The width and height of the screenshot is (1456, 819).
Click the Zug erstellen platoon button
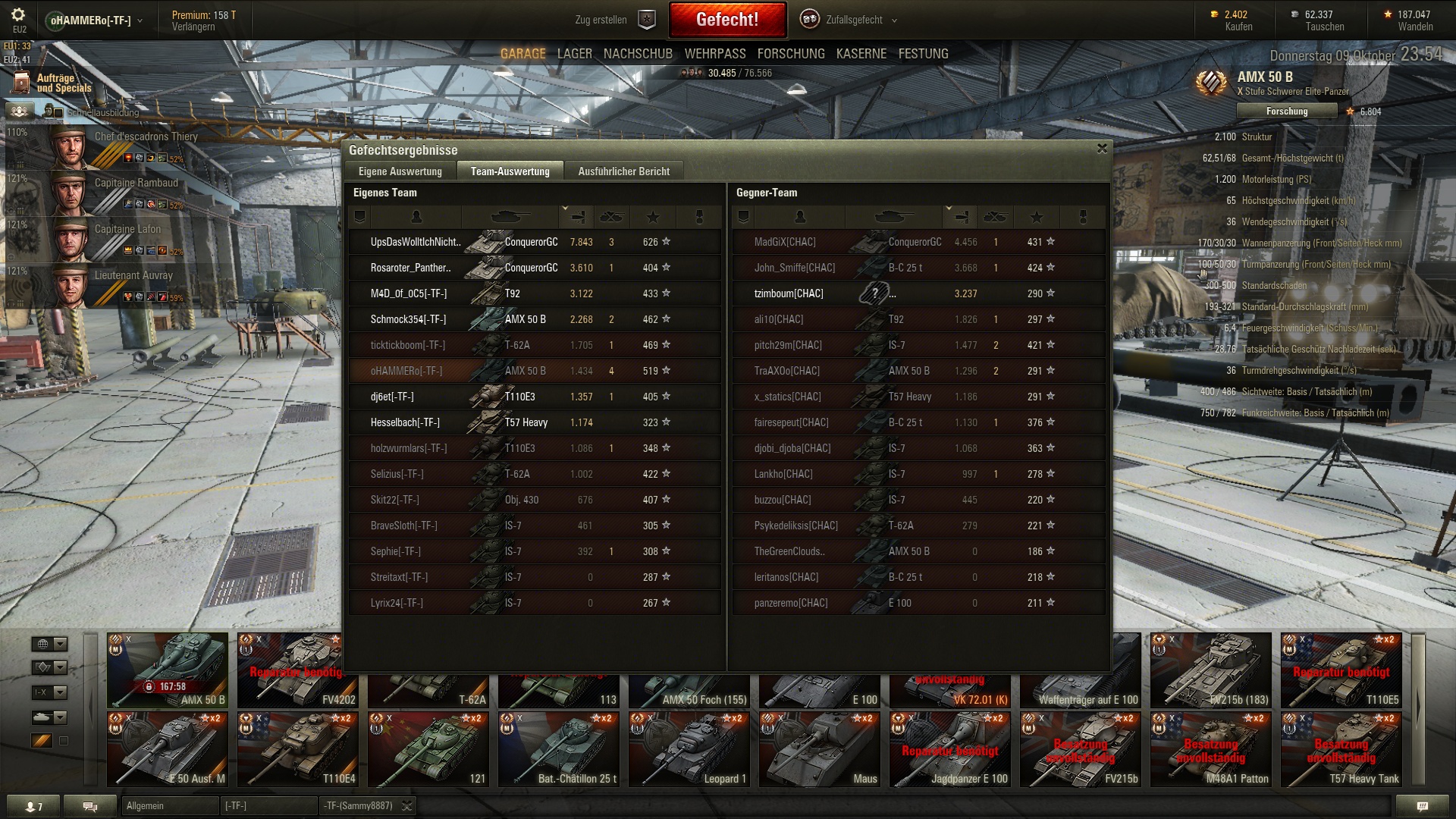[614, 20]
